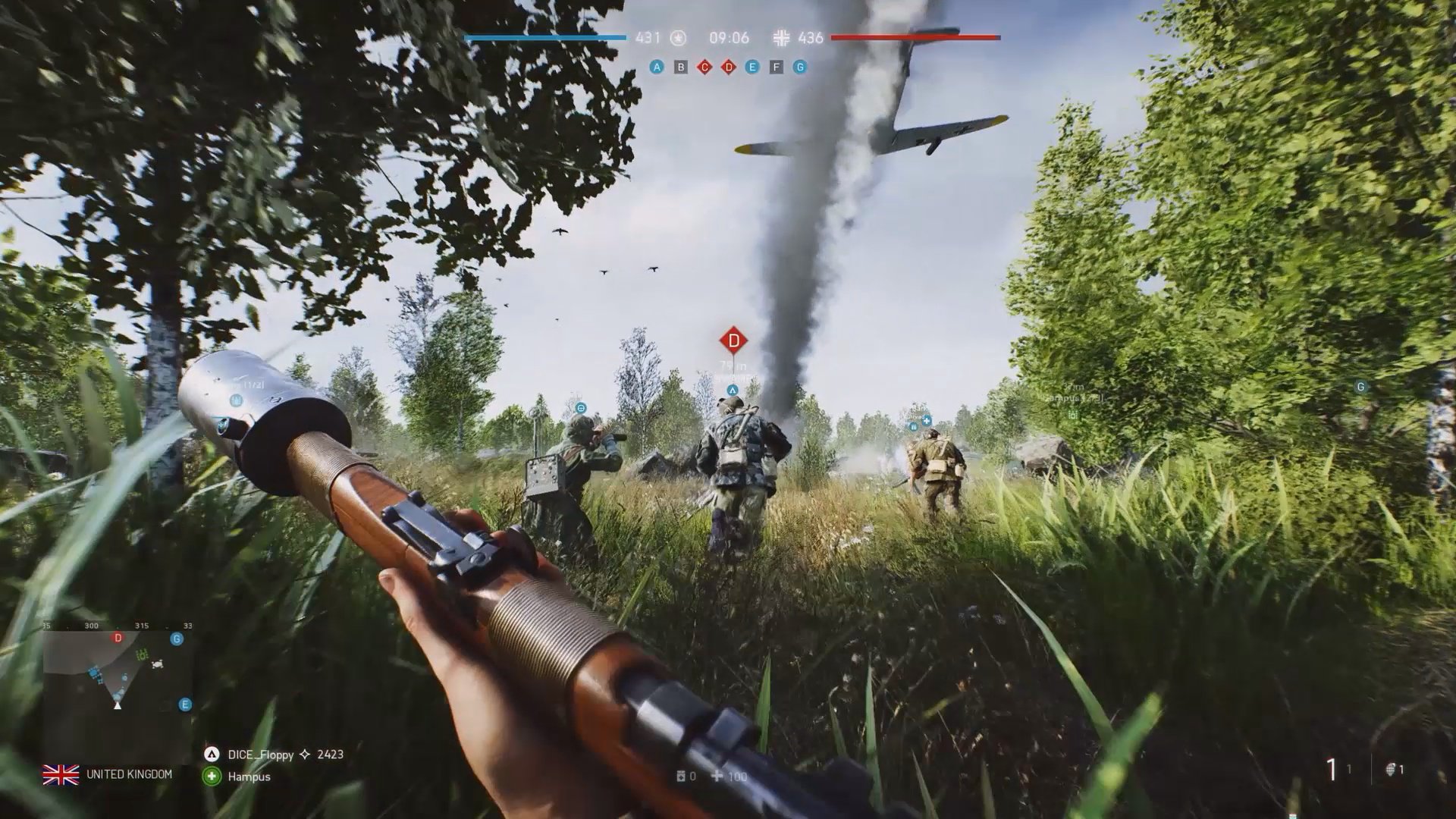Select objective B in the top flag strip
This screenshot has height=819, width=1456.
(681, 67)
